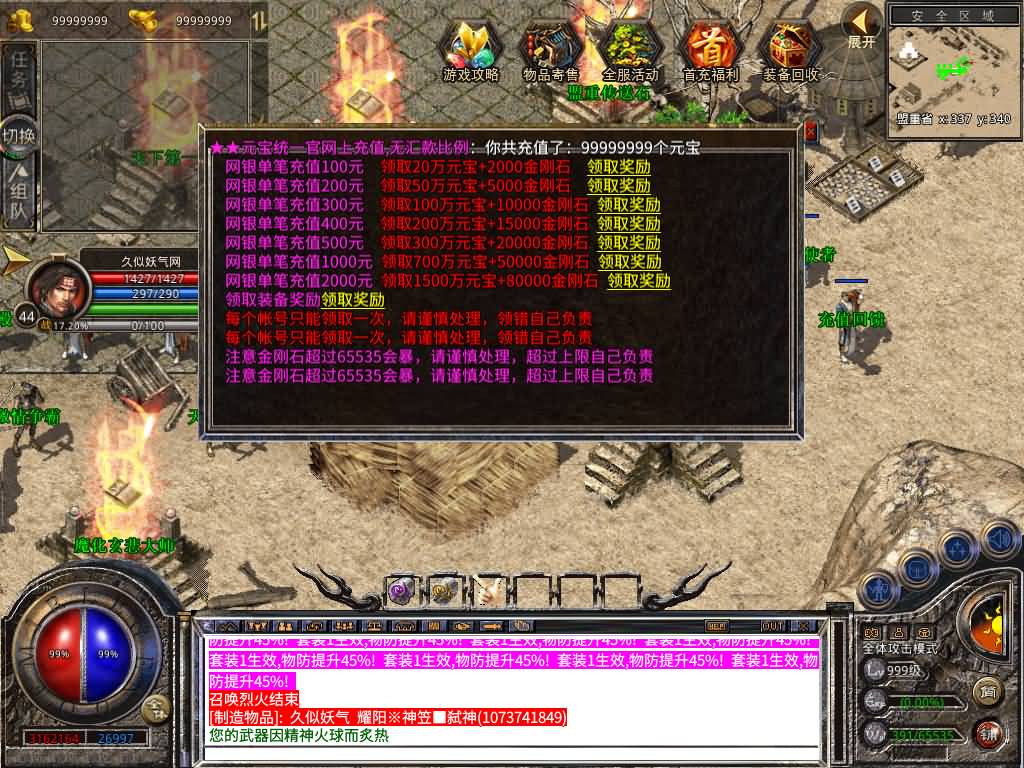Open the 任务 quest tab
1024x768 pixels.
click(x=19, y=77)
